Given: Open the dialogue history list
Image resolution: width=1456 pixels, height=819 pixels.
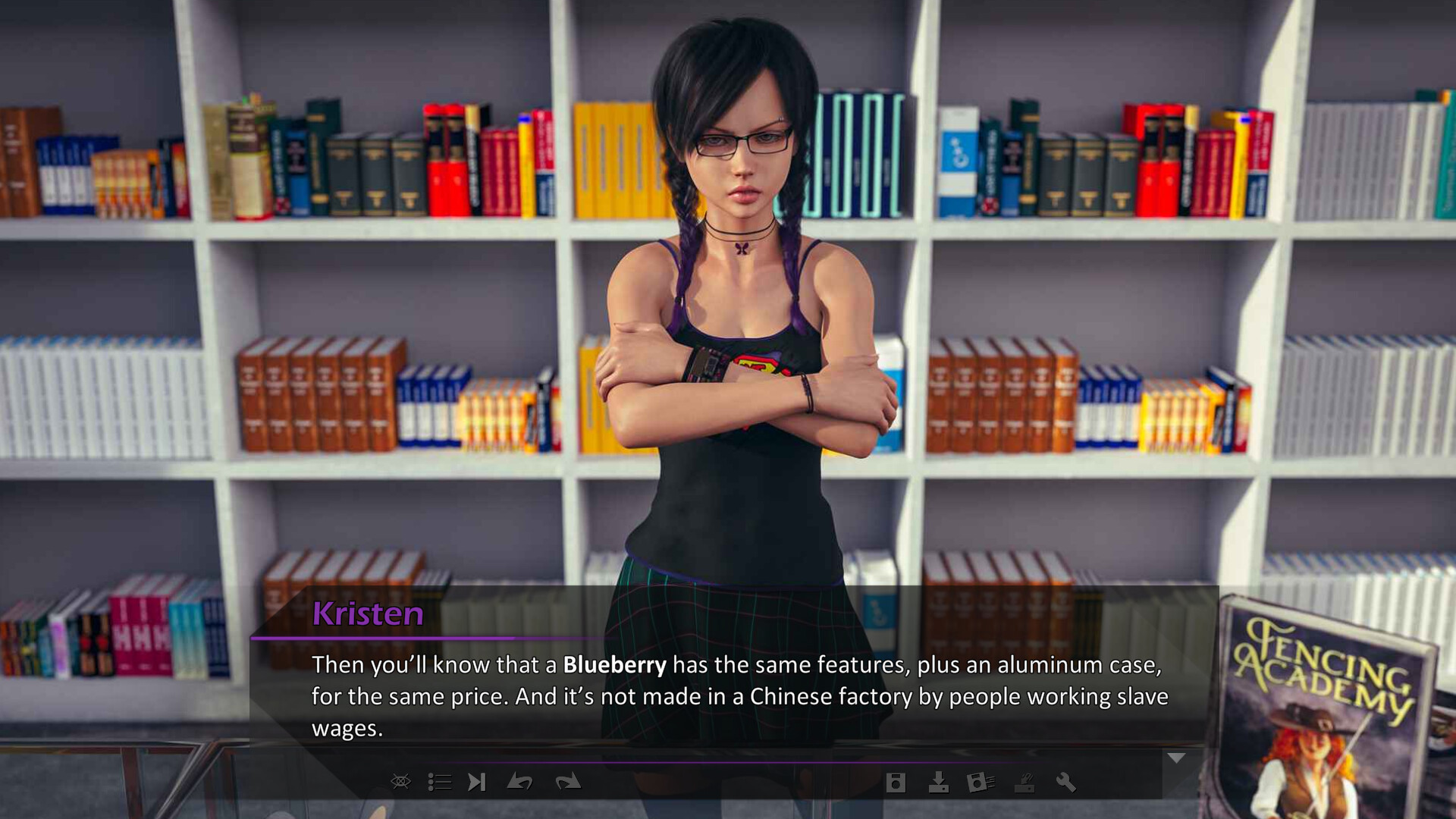Looking at the screenshot, I should tap(439, 782).
